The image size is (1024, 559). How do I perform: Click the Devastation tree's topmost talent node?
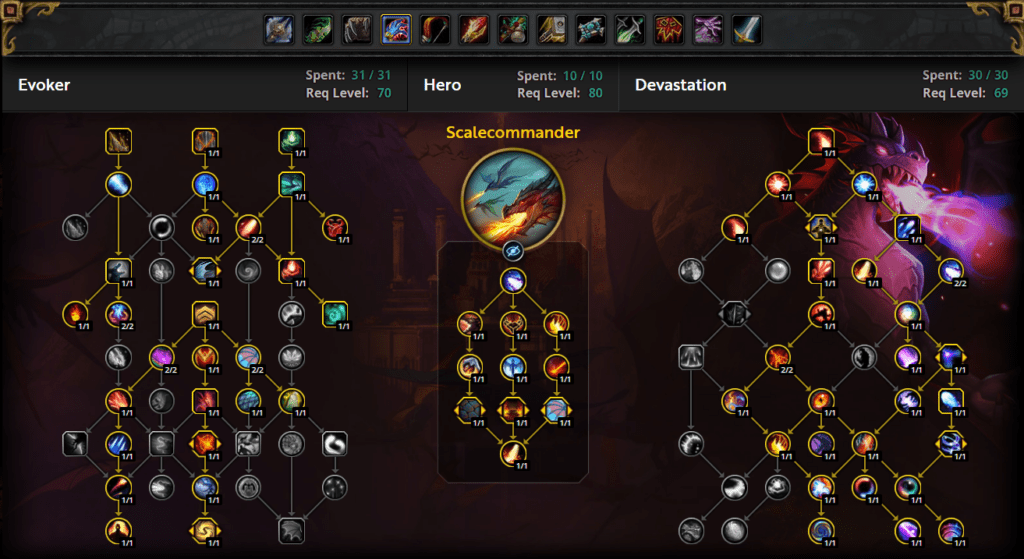click(821, 142)
